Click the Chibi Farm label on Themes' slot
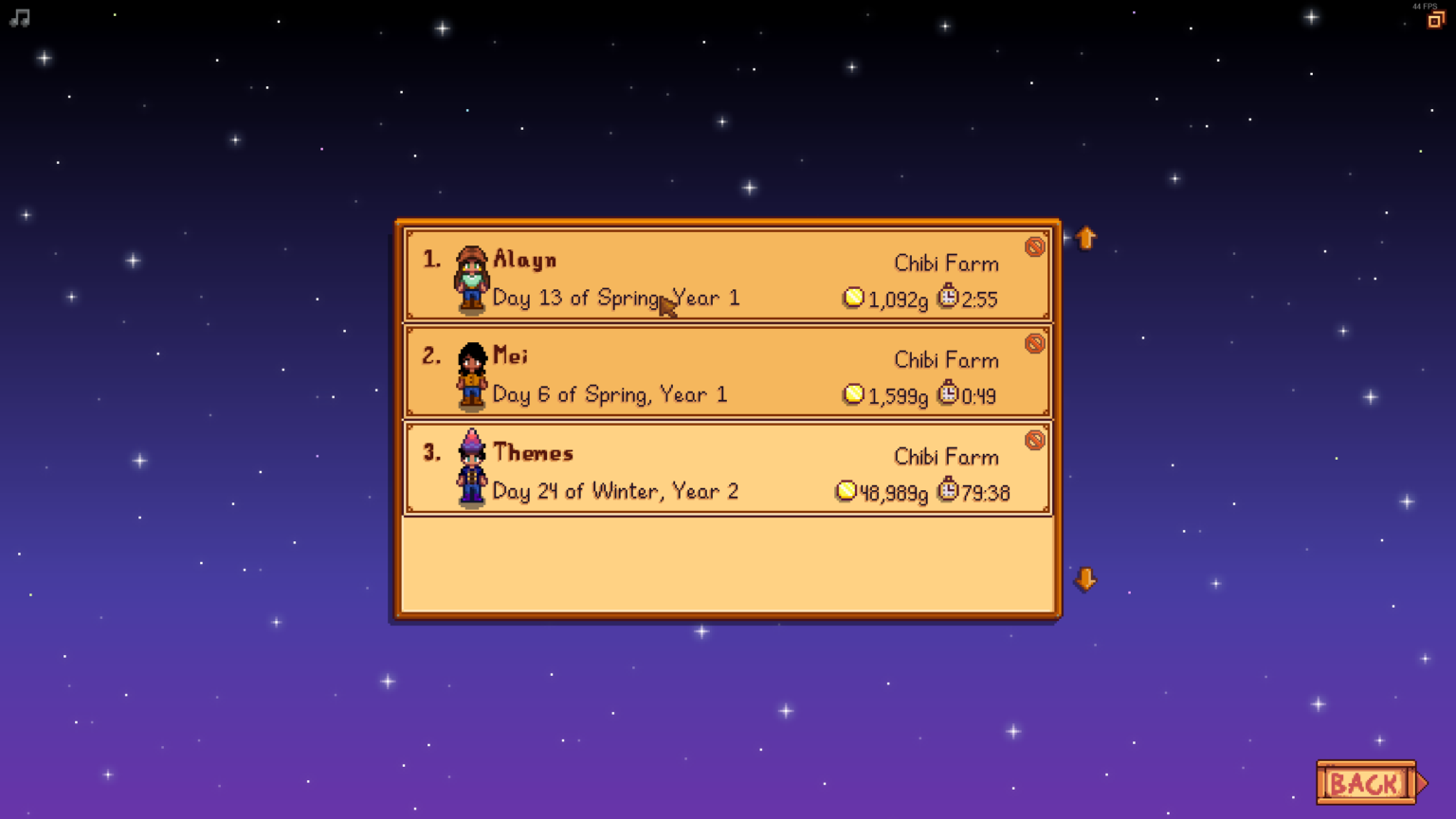1456x819 pixels. pyautogui.click(x=946, y=456)
